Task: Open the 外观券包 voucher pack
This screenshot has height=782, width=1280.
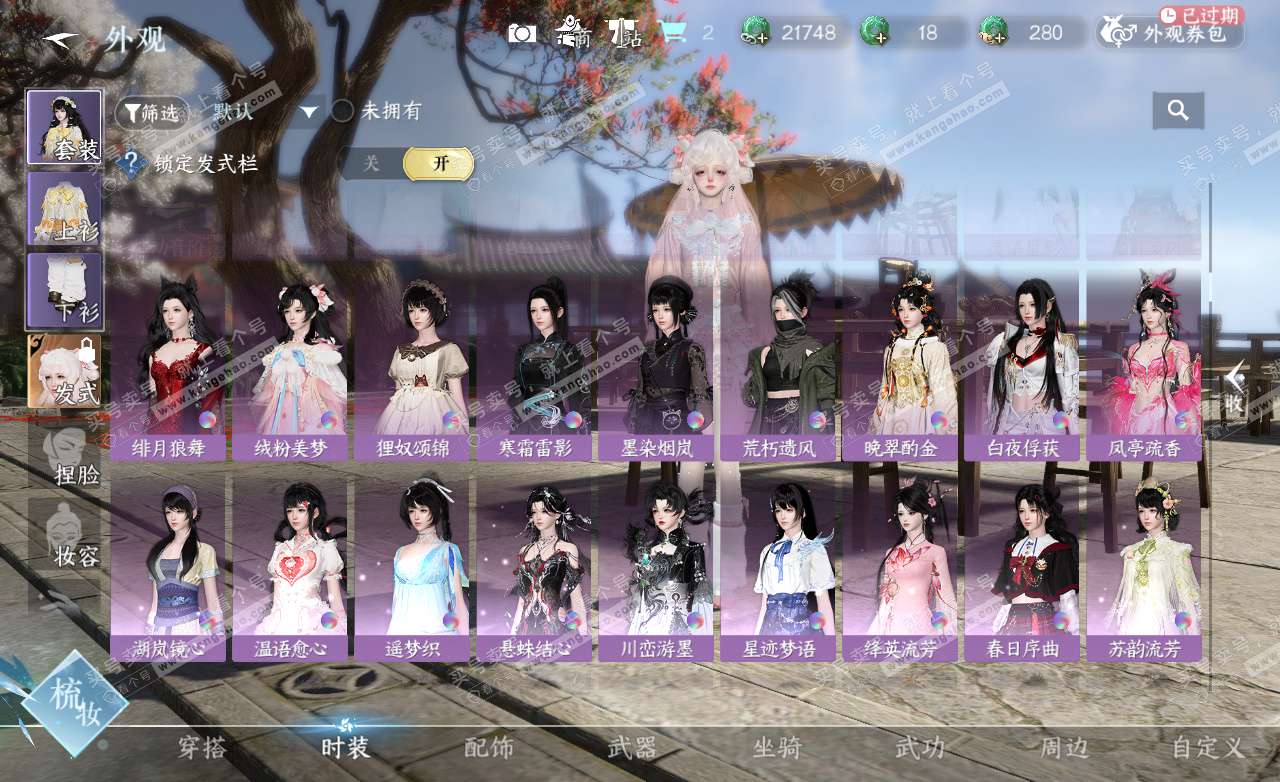Action: point(1170,33)
